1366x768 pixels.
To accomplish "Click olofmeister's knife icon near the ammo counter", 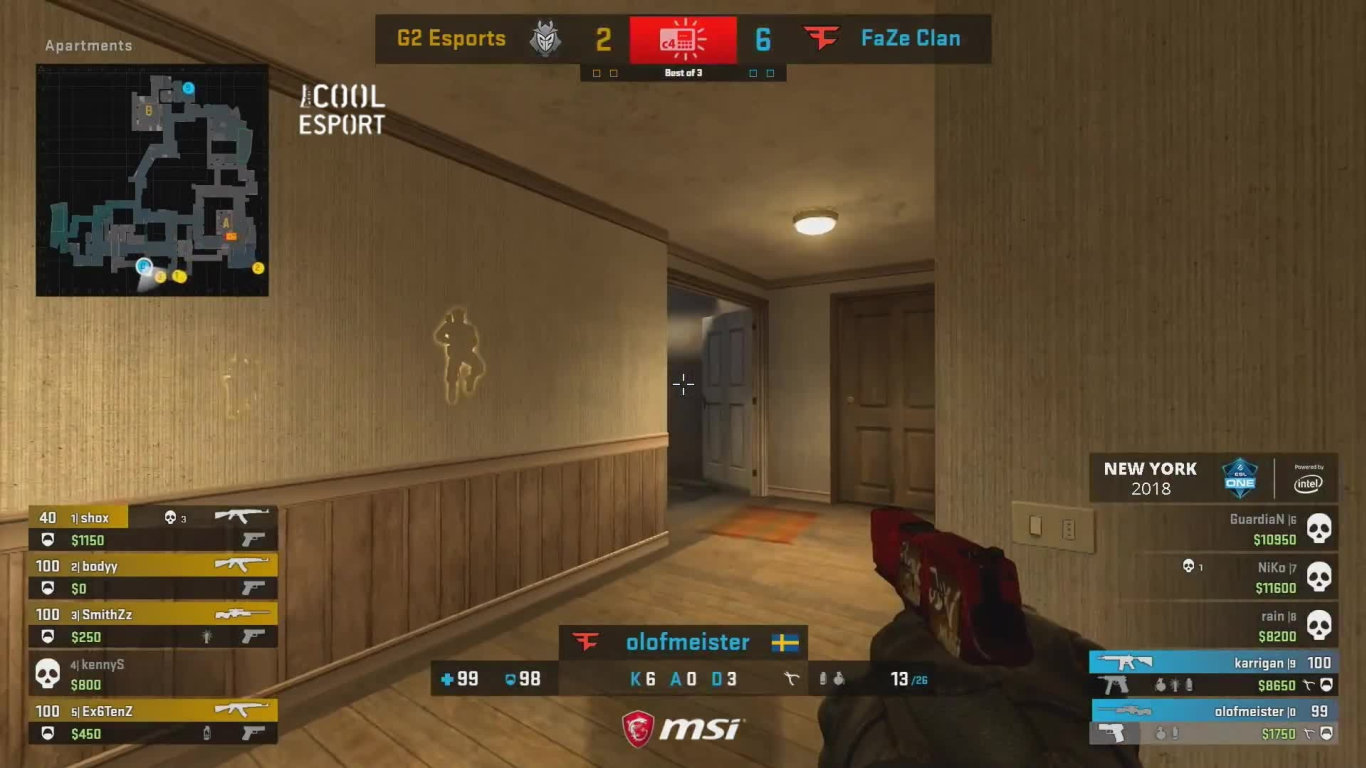I will pyautogui.click(x=791, y=677).
